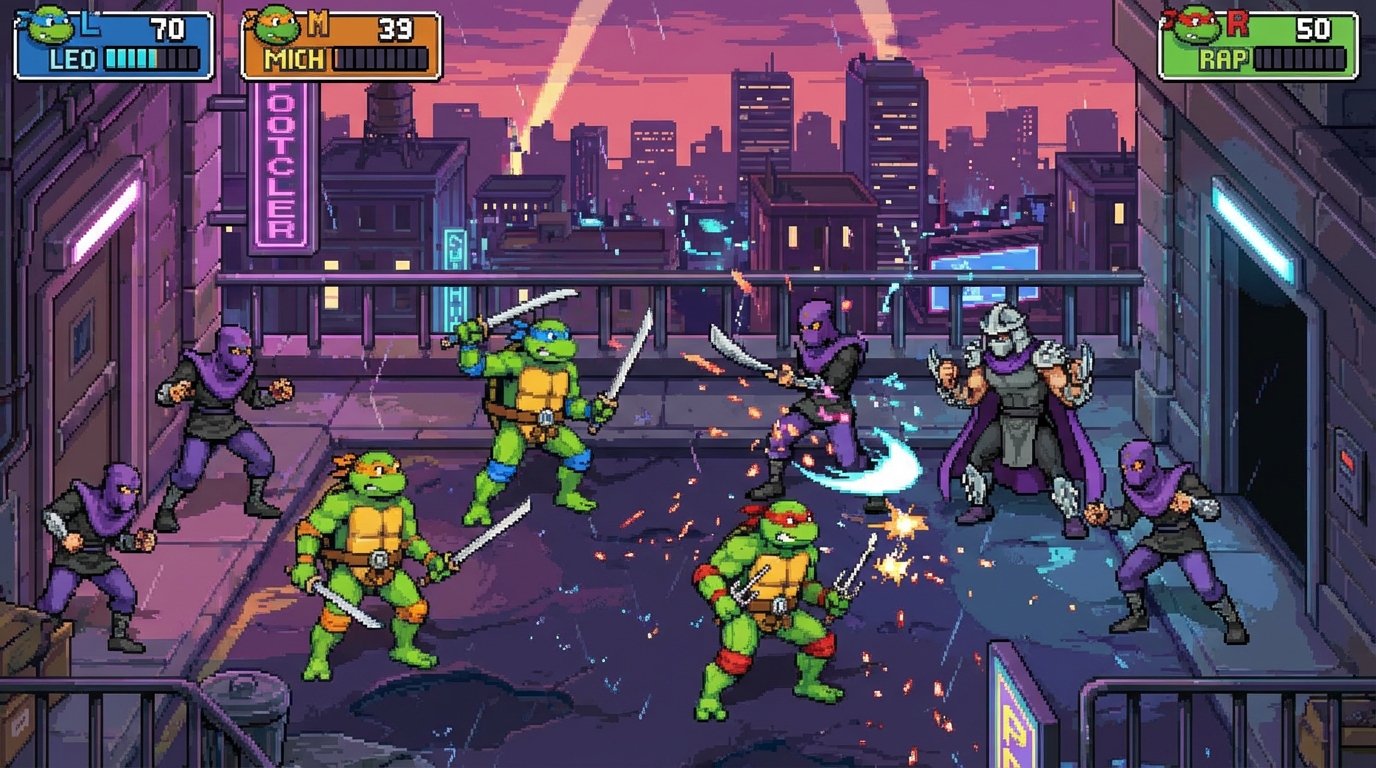Select the MICH name label in the orange panel
The height and width of the screenshot is (768, 1376).
[x=291, y=60]
